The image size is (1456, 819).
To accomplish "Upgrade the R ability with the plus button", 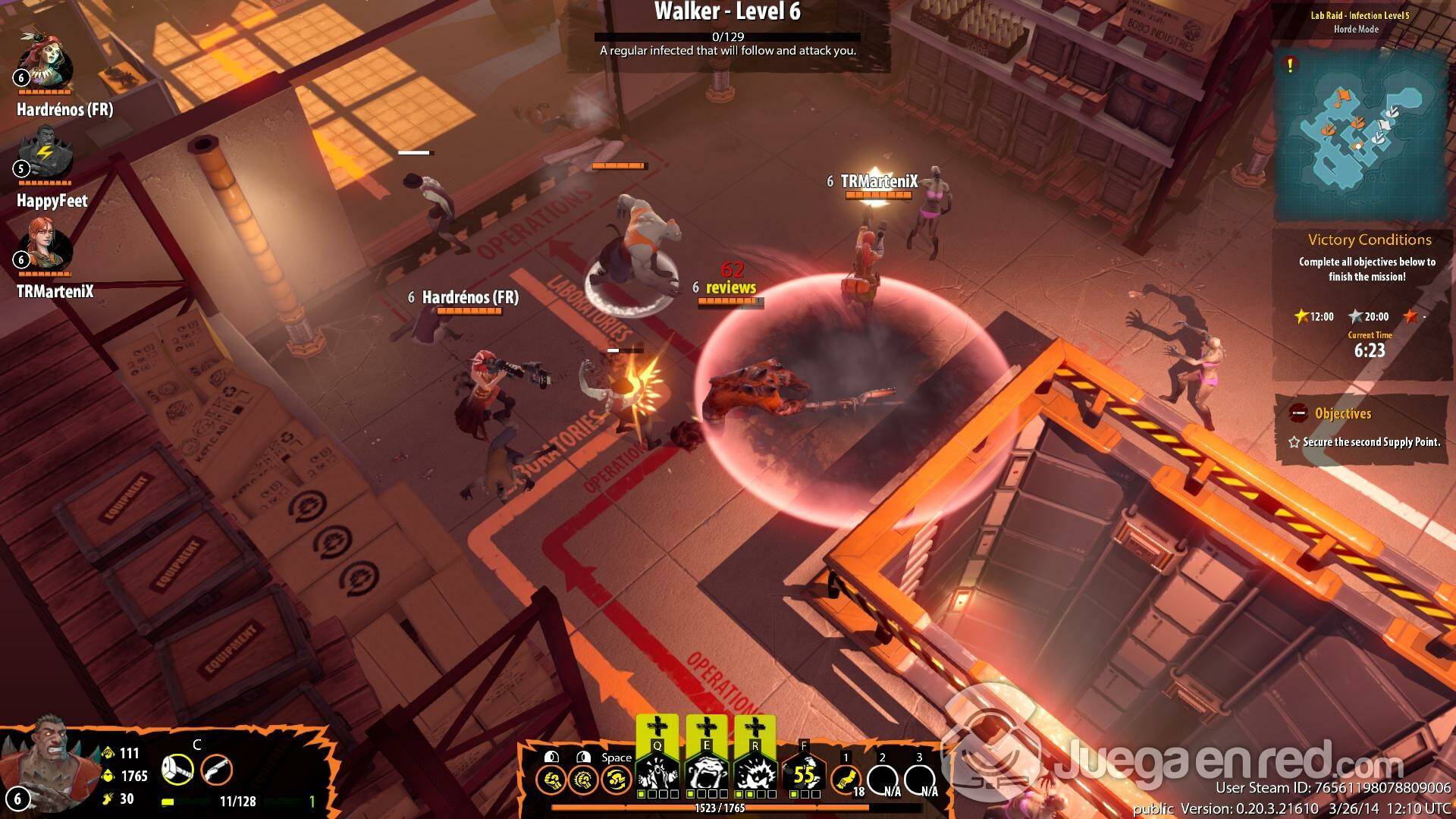I will (x=755, y=728).
